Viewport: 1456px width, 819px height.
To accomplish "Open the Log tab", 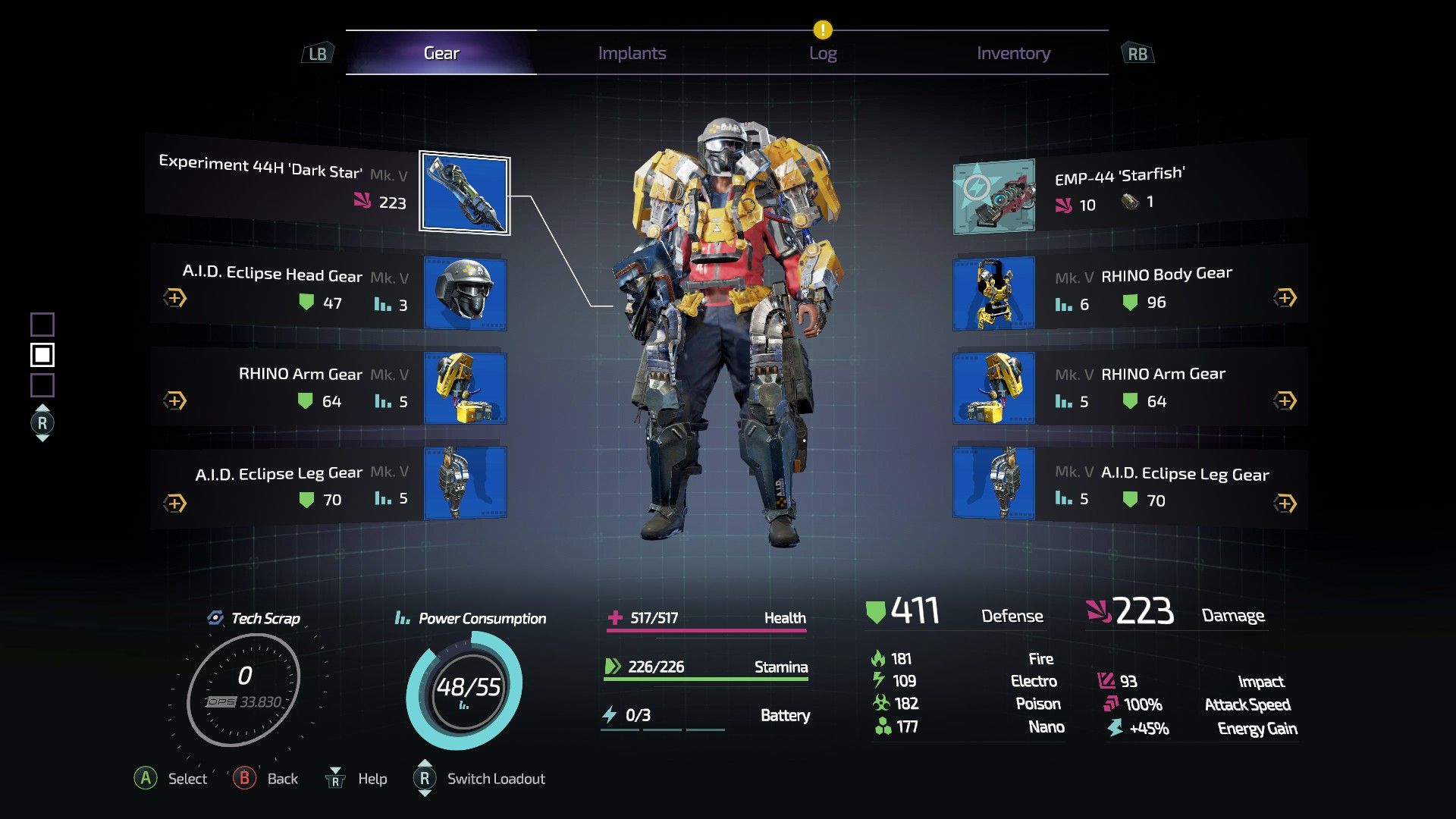I will (823, 53).
